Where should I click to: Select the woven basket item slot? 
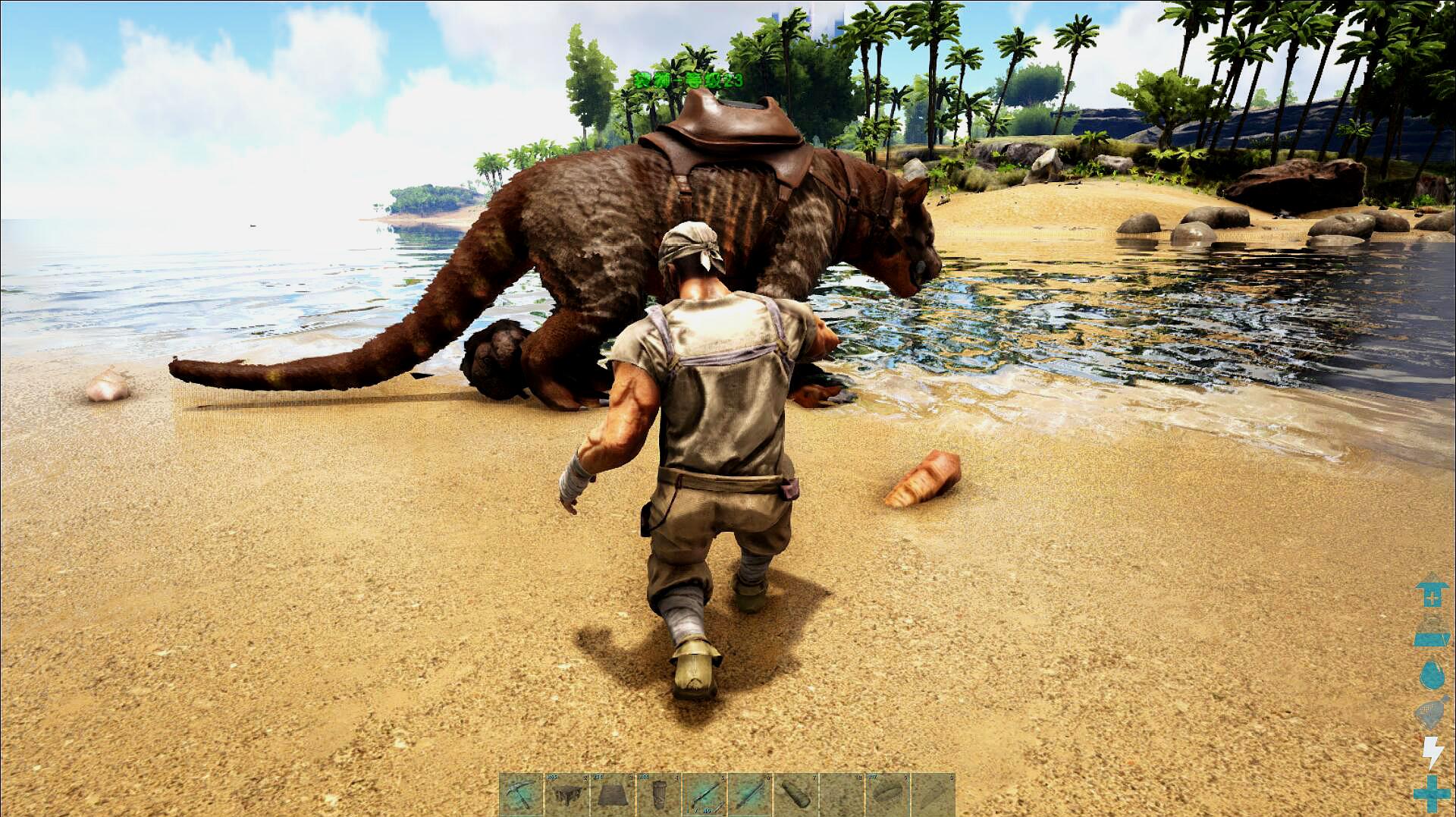886,794
